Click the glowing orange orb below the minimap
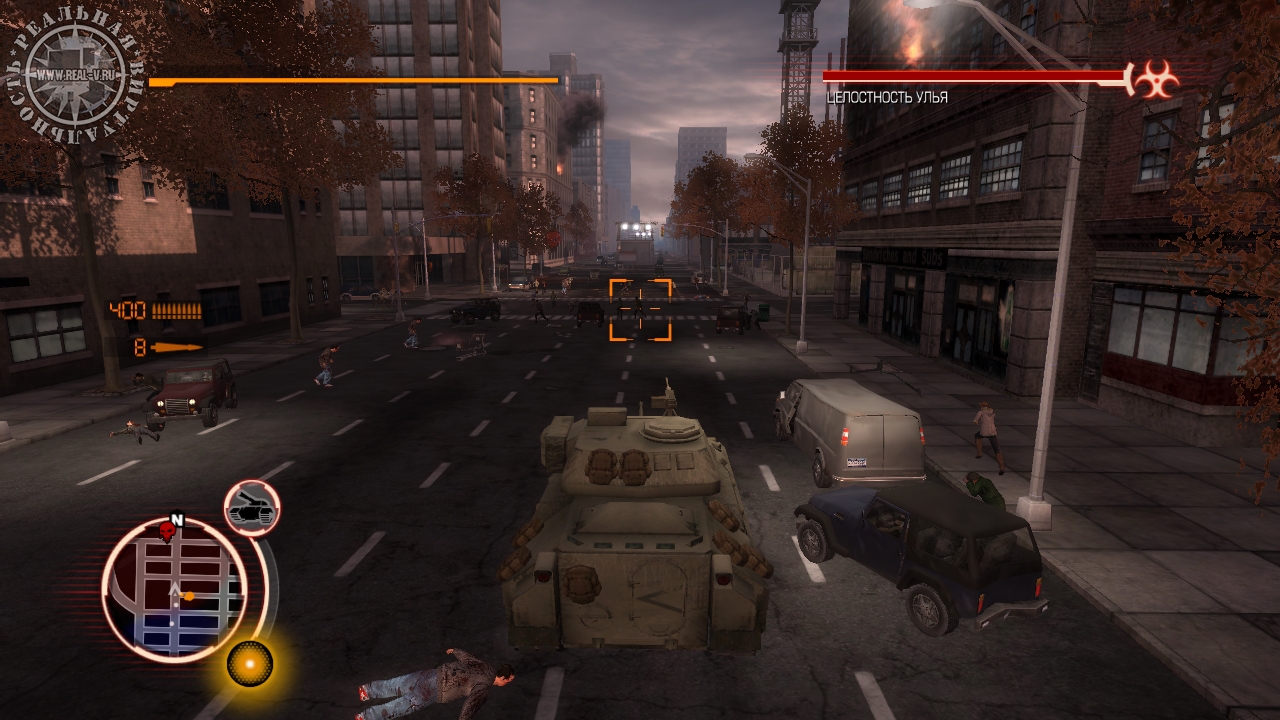1280x720 pixels. click(249, 662)
